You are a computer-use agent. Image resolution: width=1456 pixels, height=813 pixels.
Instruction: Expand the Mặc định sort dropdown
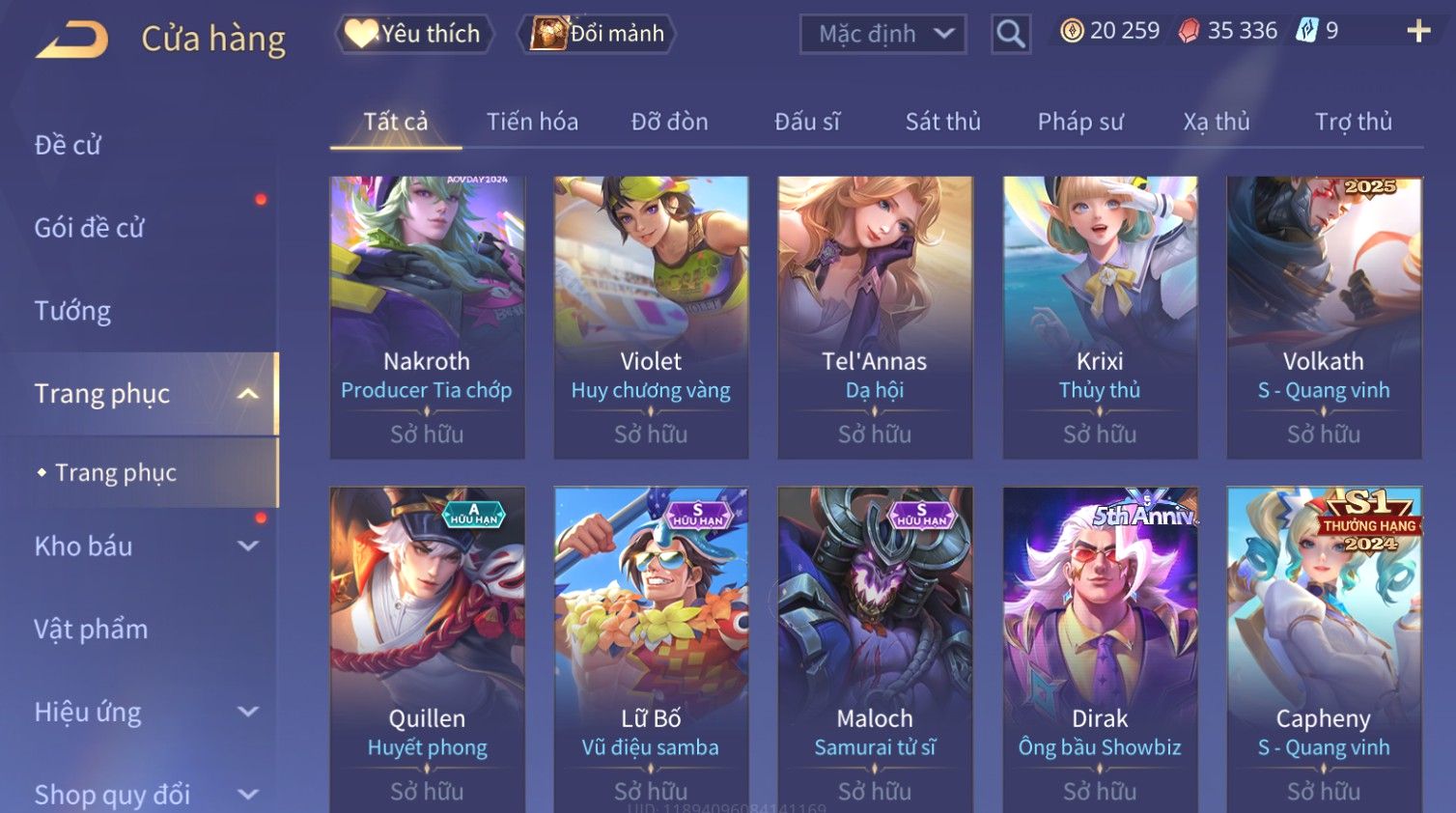[883, 35]
